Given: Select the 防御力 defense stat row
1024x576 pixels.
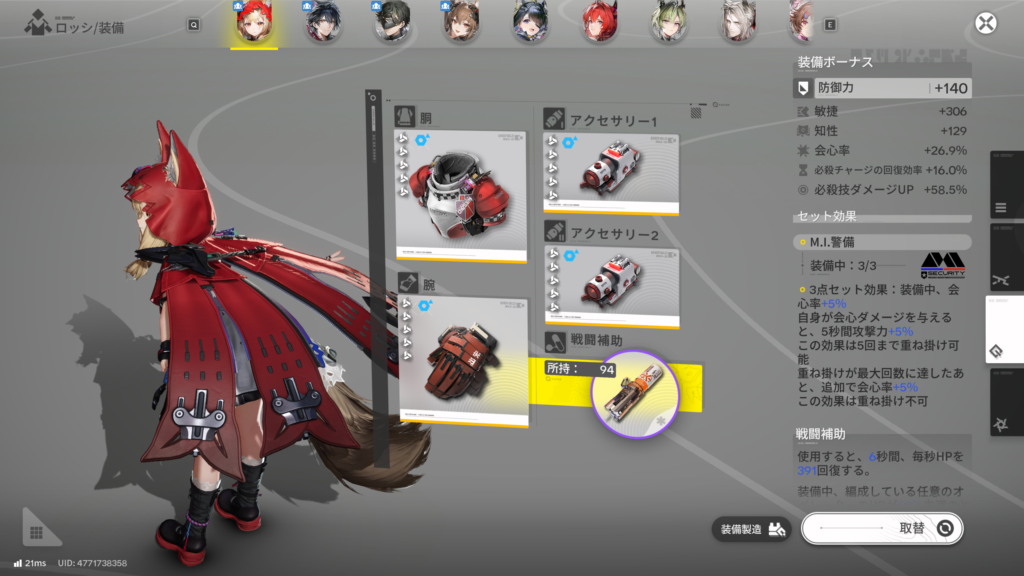Looking at the screenshot, I should coord(881,88).
